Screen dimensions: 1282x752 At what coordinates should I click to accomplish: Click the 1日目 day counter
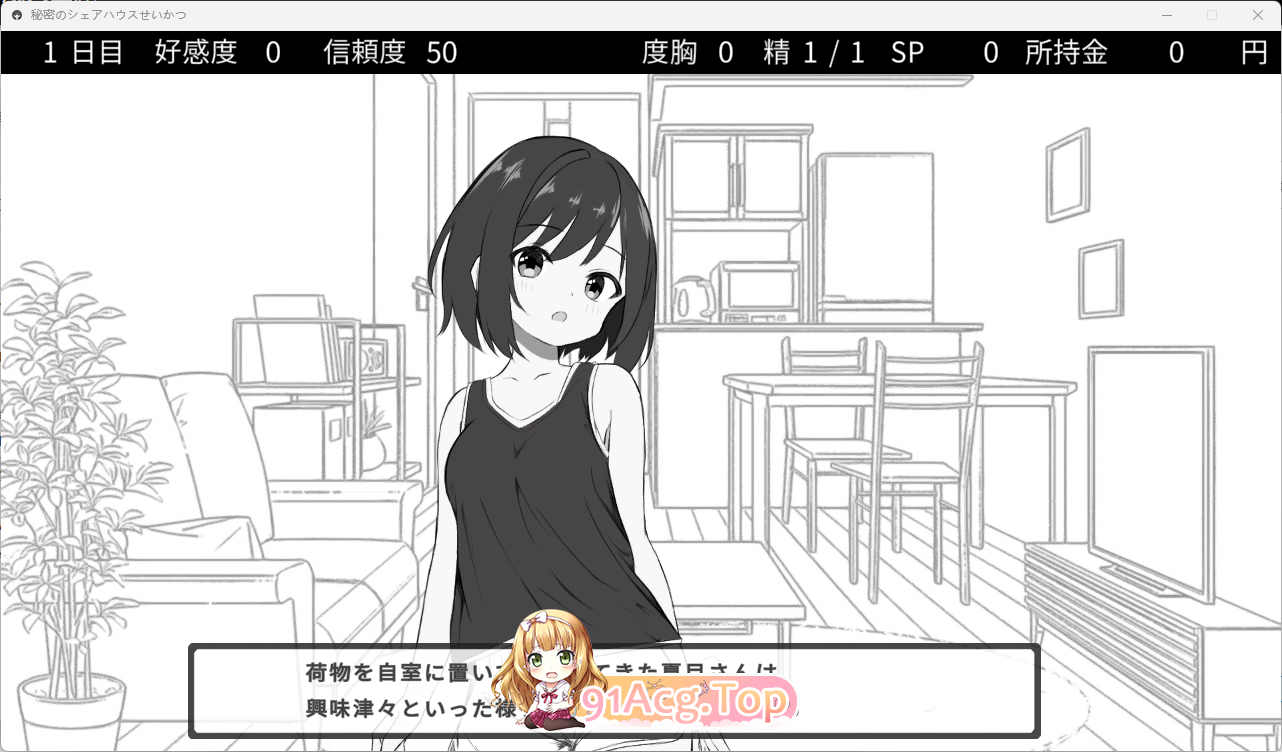(x=81, y=52)
